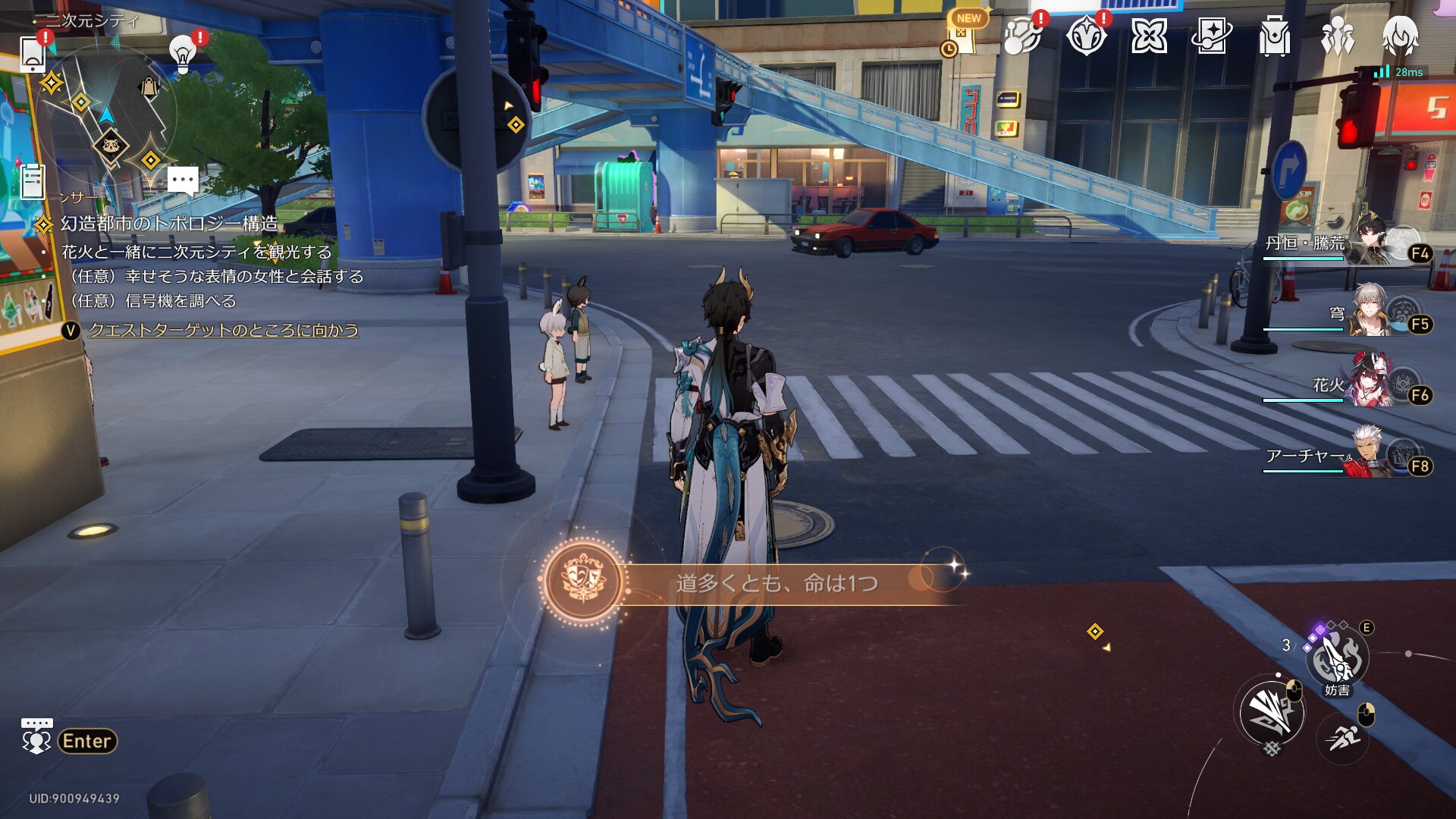This screenshot has width=1456, height=819.
Task: Open the mission log clipboard icon
Action: pos(33,182)
